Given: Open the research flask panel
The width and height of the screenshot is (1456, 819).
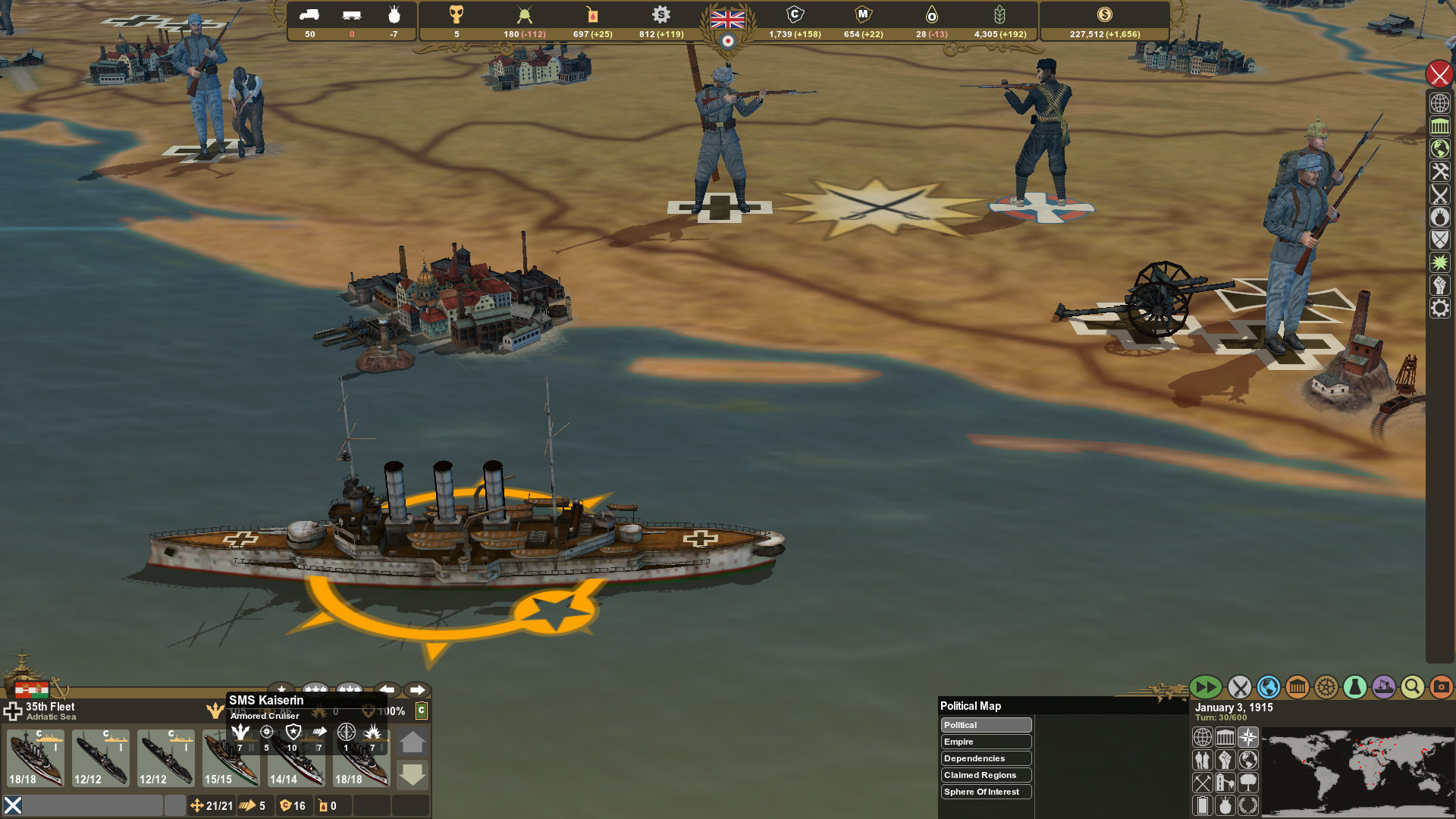Looking at the screenshot, I should [1354, 687].
